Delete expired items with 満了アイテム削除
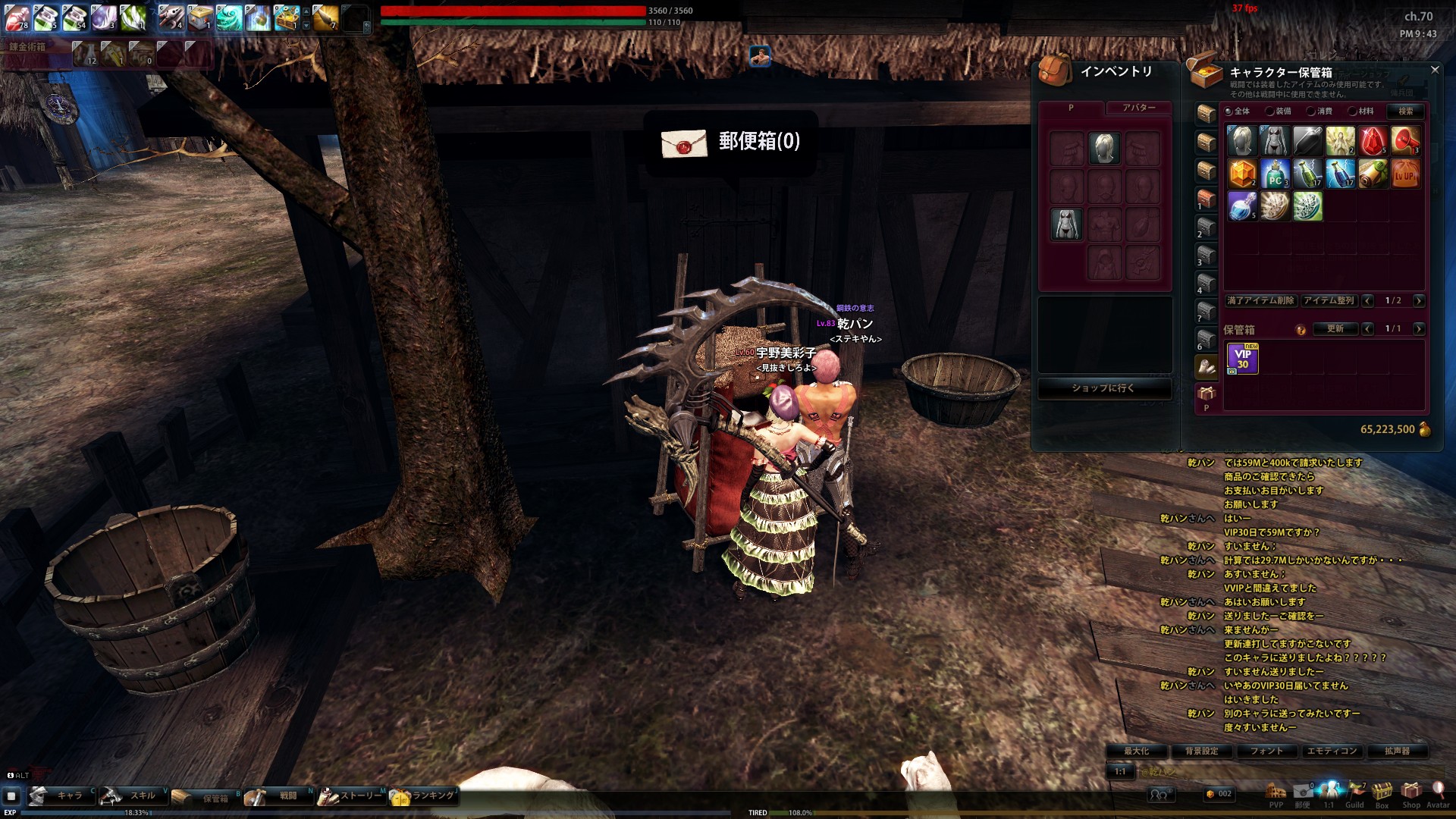 (1260, 301)
